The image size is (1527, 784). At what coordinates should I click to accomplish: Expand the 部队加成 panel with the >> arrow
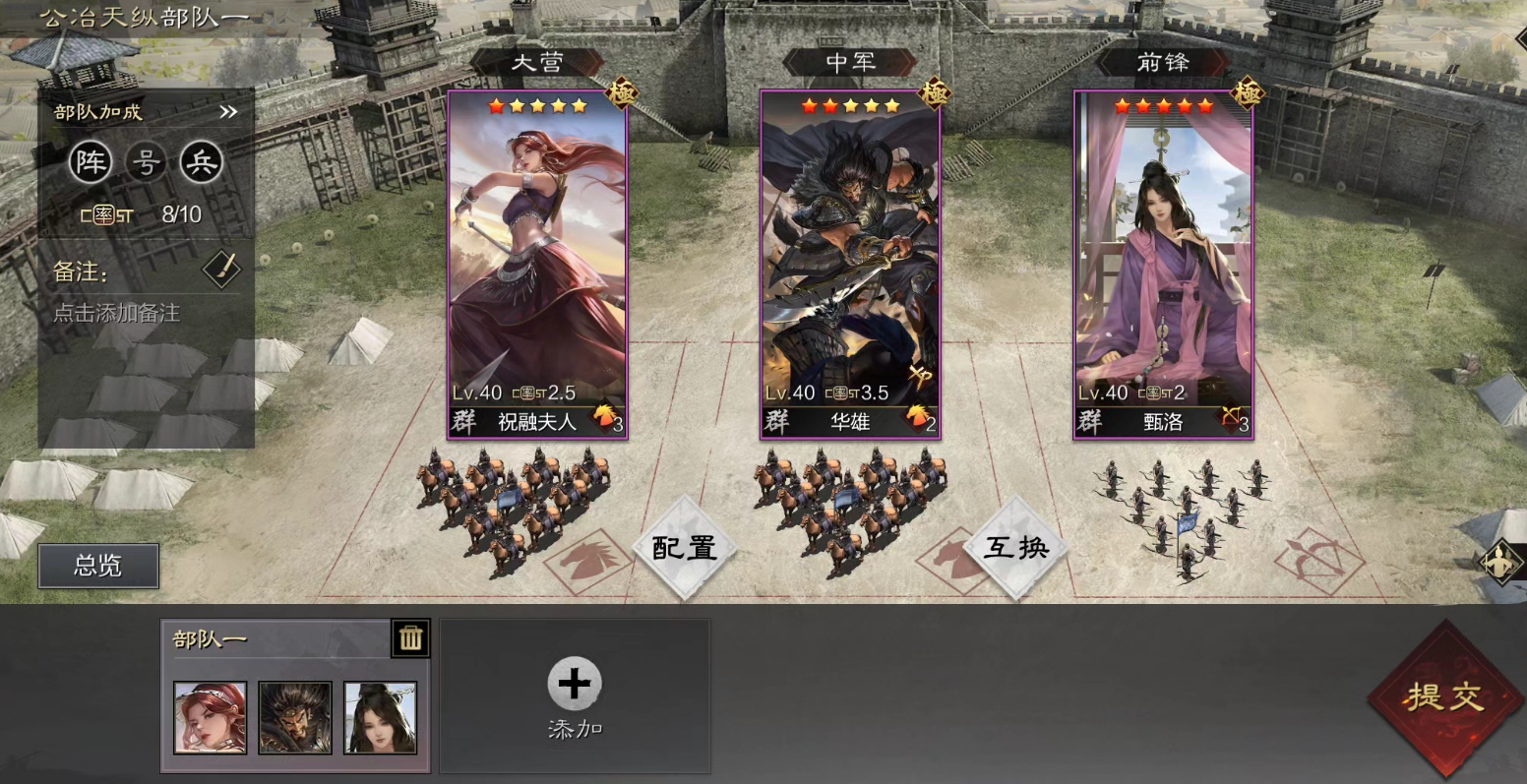[x=228, y=111]
